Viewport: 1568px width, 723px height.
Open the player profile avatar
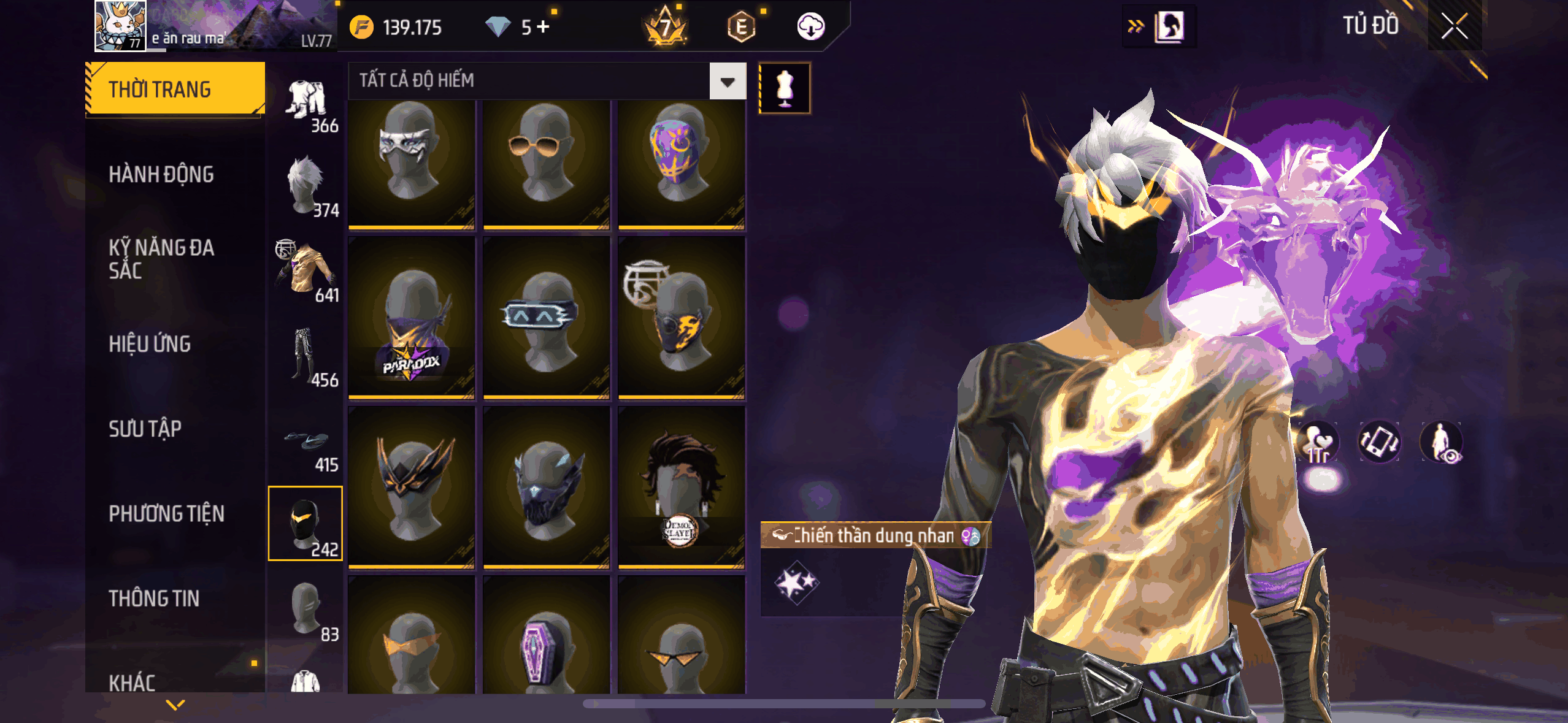pos(120,26)
